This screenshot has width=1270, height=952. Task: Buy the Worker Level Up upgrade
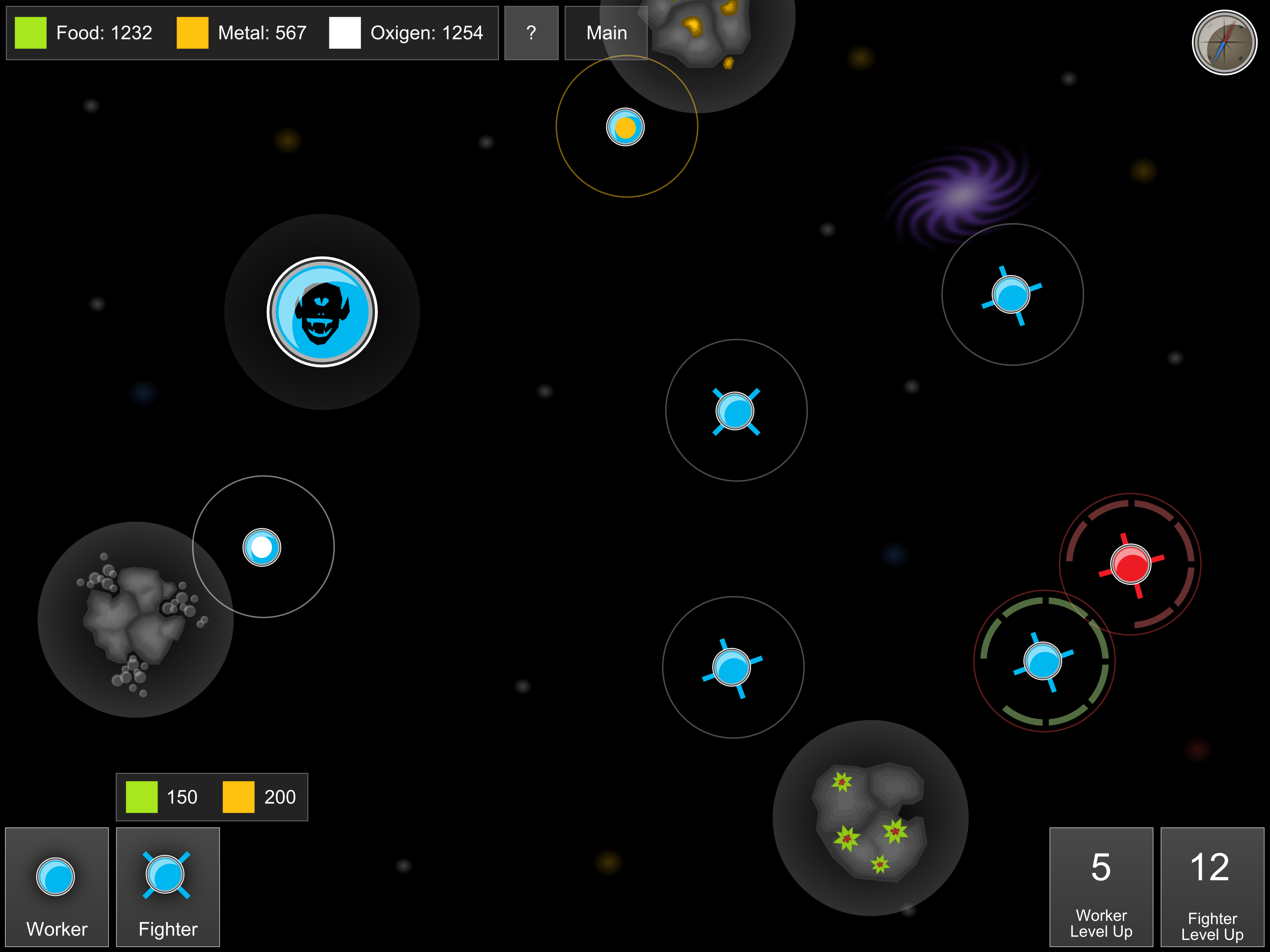coord(1101,886)
